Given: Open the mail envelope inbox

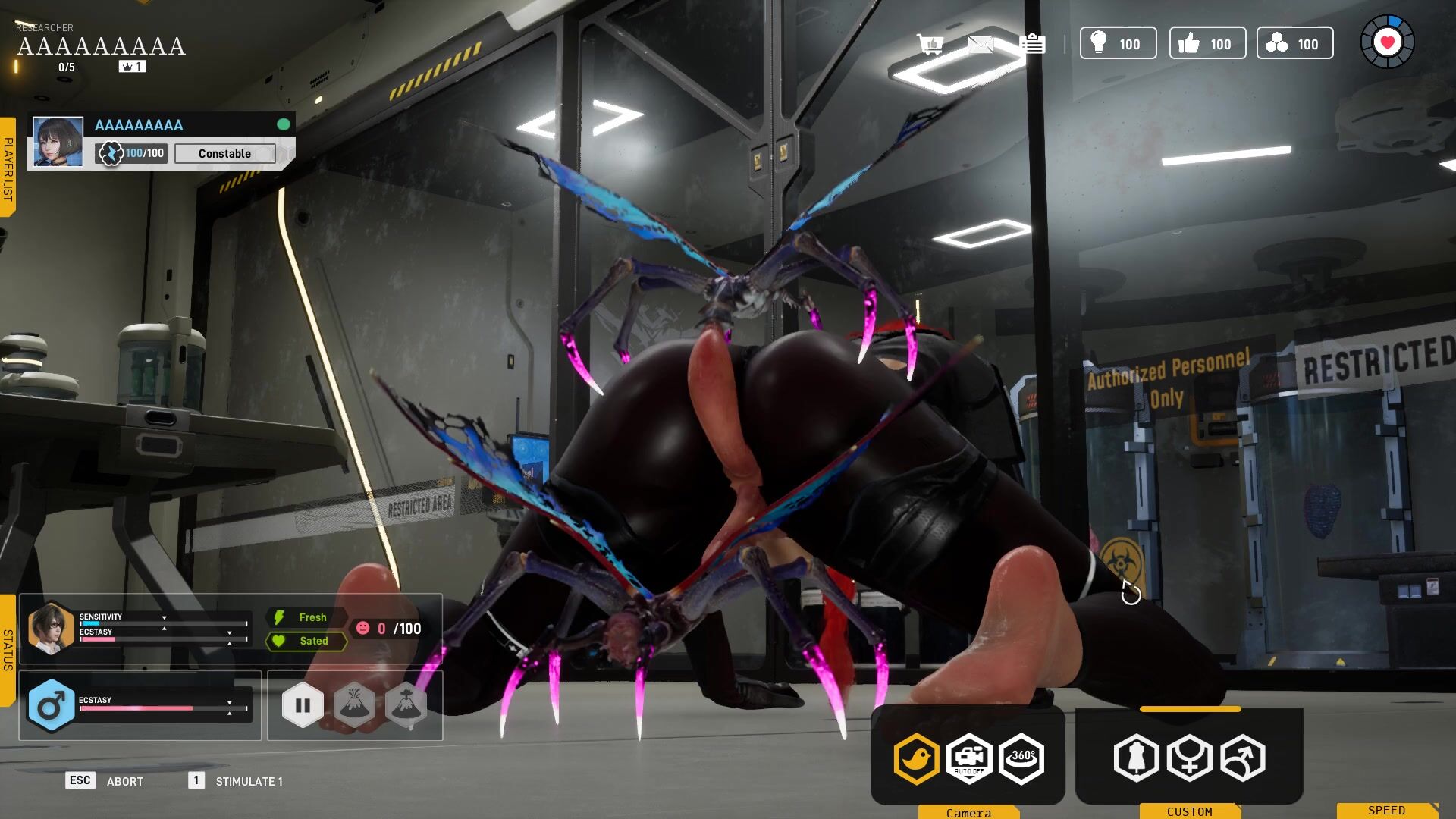Looking at the screenshot, I should point(981,44).
